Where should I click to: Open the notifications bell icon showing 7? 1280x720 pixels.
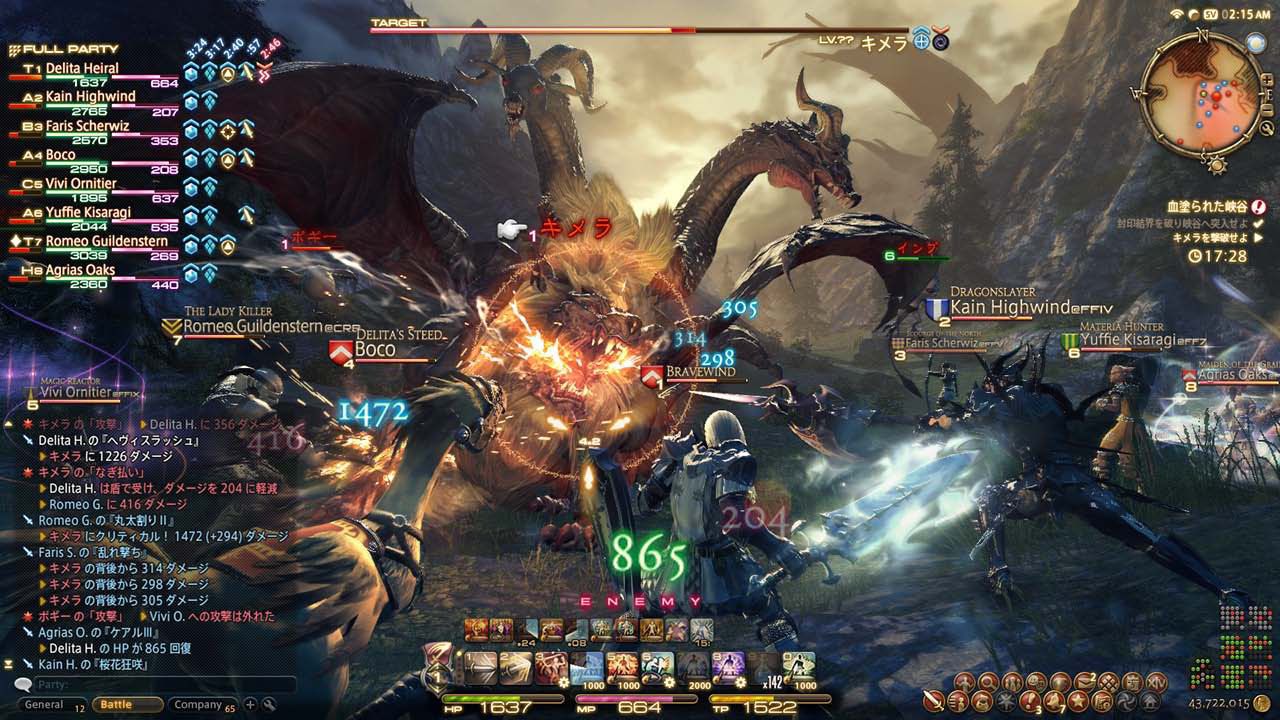click(1053, 700)
